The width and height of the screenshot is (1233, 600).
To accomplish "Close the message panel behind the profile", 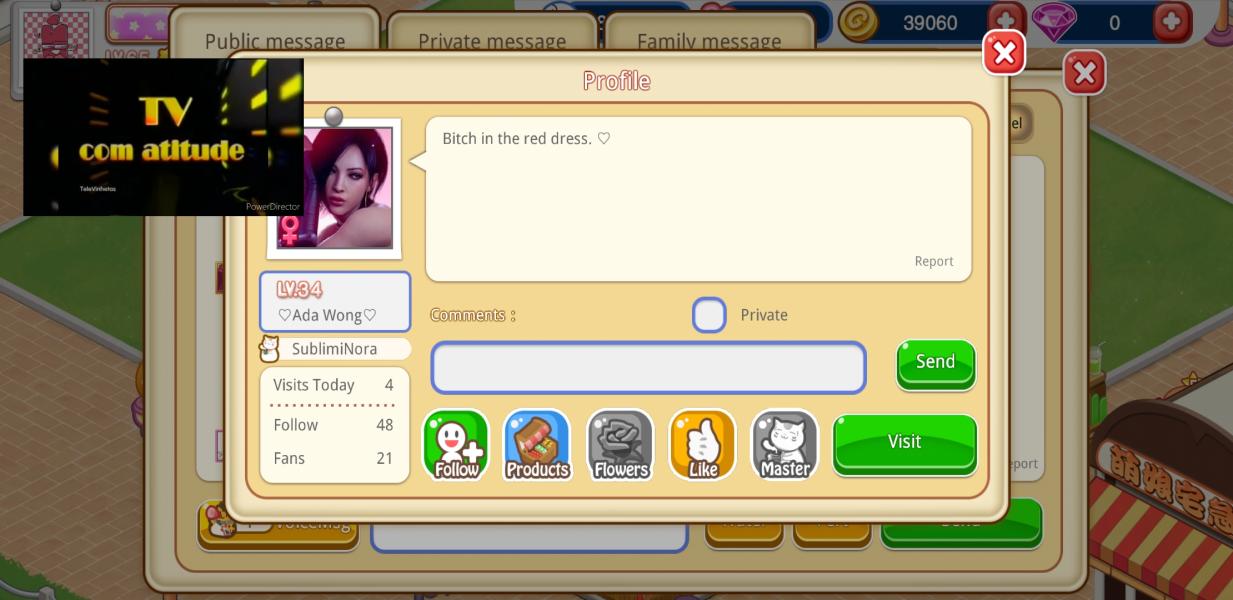I will (1084, 73).
